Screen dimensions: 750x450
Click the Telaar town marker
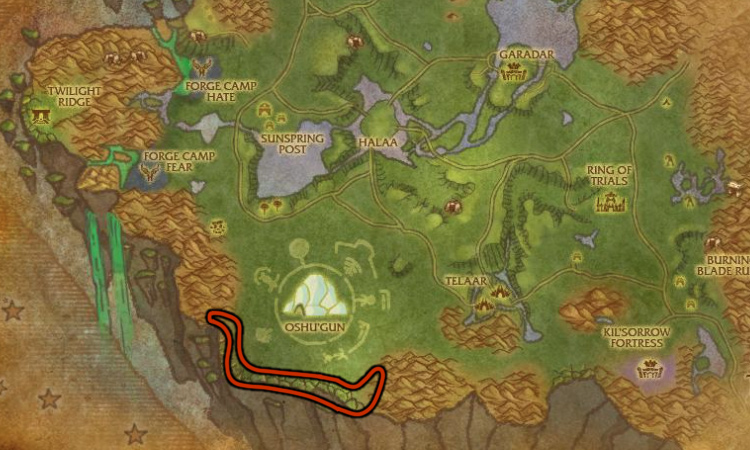pos(489,298)
